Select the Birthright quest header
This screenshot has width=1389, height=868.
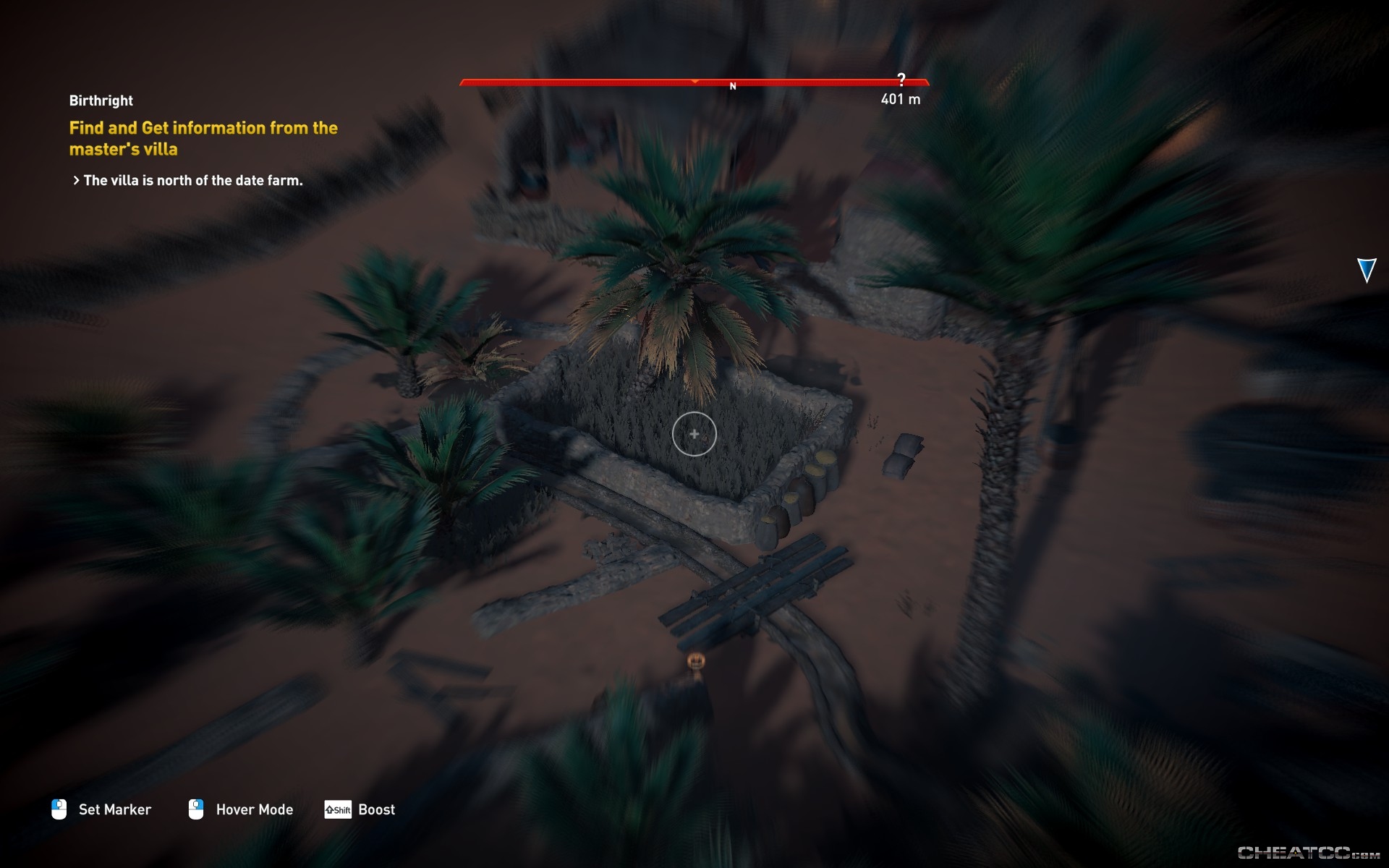(x=101, y=101)
